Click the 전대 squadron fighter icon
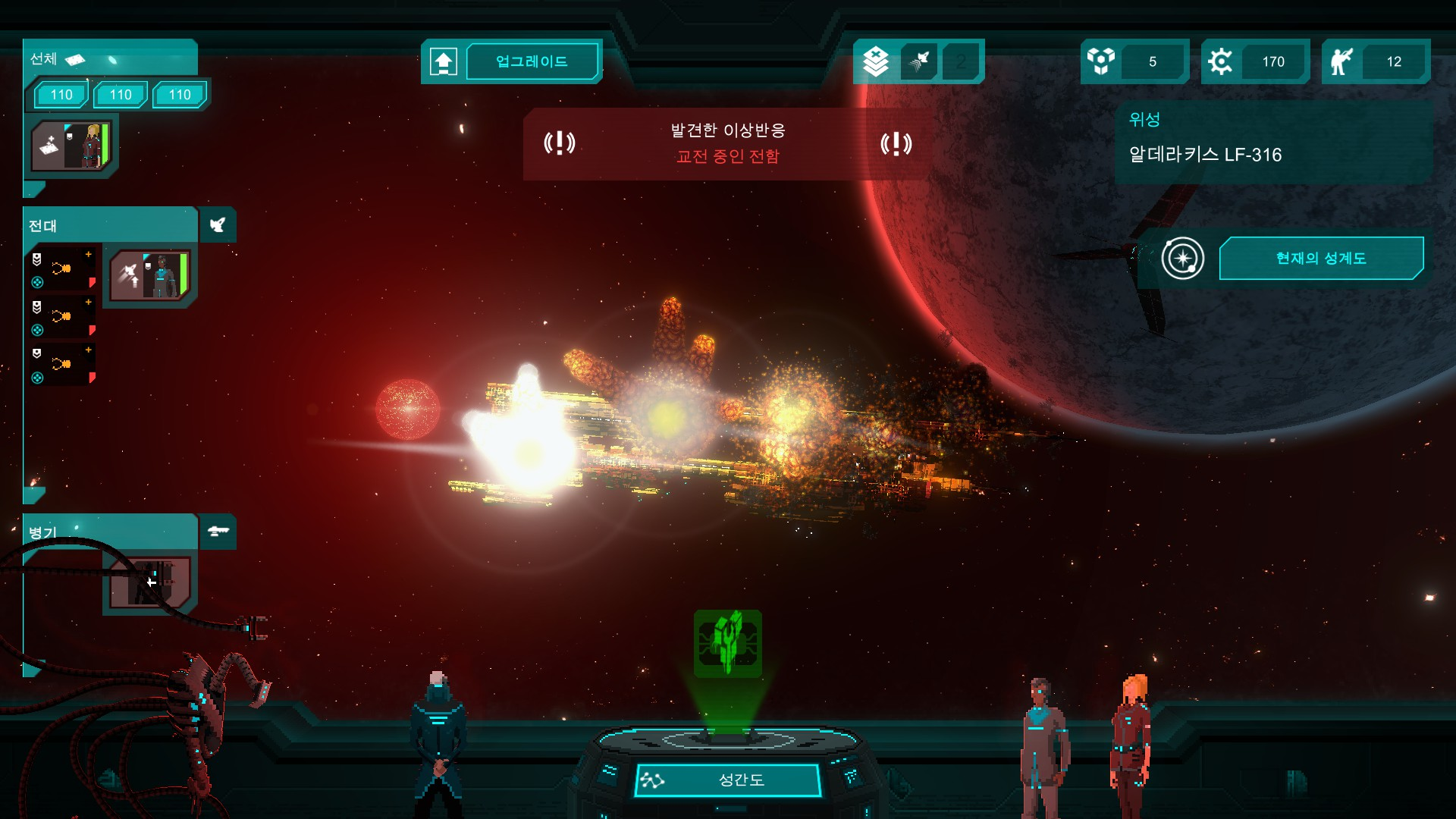Image resolution: width=1456 pixels, height=819 pixels. pyautogui.click(x=218, y=225)
